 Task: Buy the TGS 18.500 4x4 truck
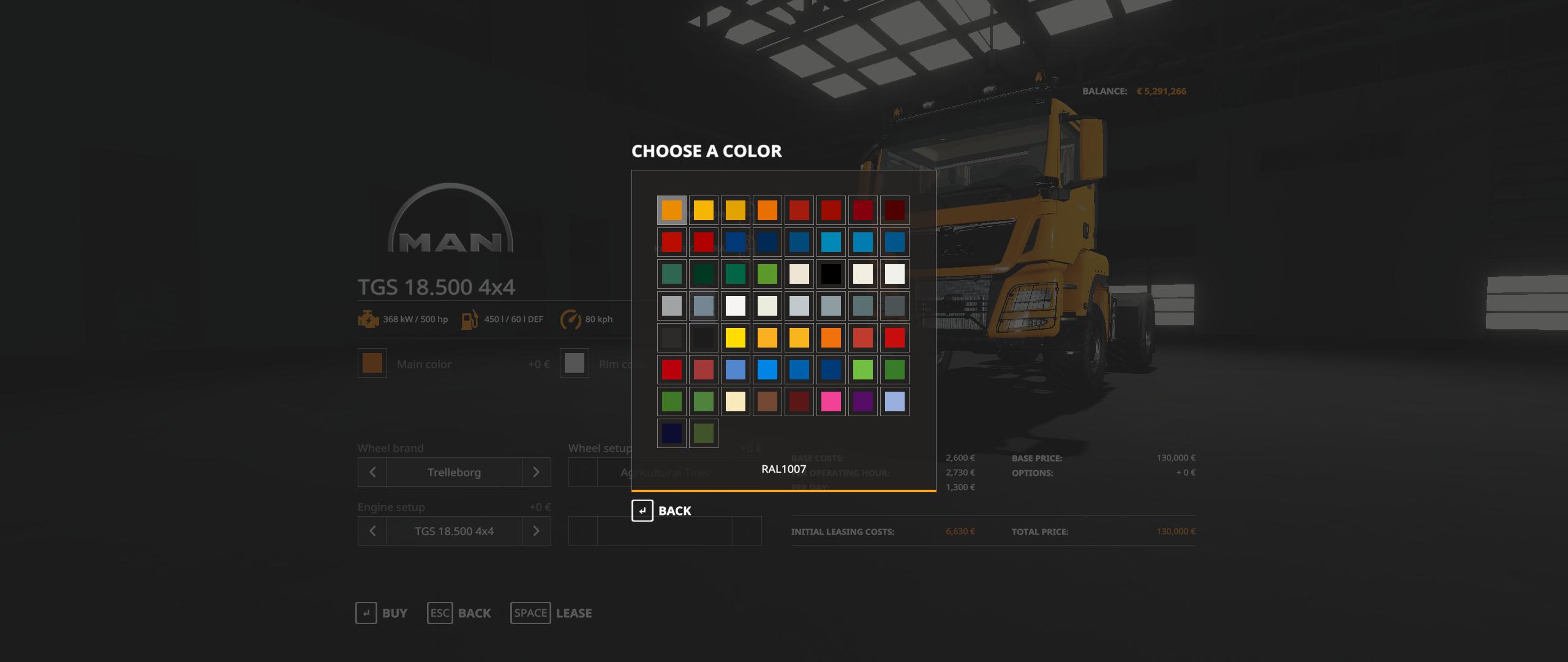[x=381, y=613]
